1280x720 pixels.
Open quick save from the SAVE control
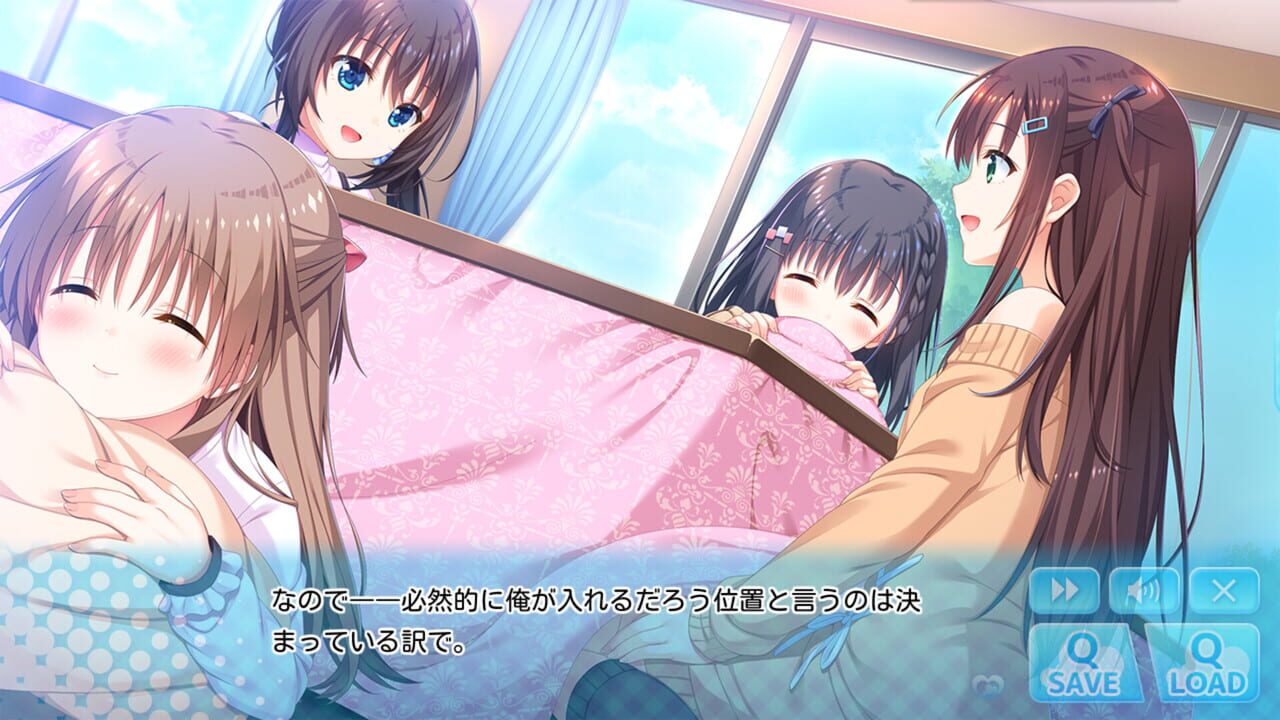(x=1086, y=662)
